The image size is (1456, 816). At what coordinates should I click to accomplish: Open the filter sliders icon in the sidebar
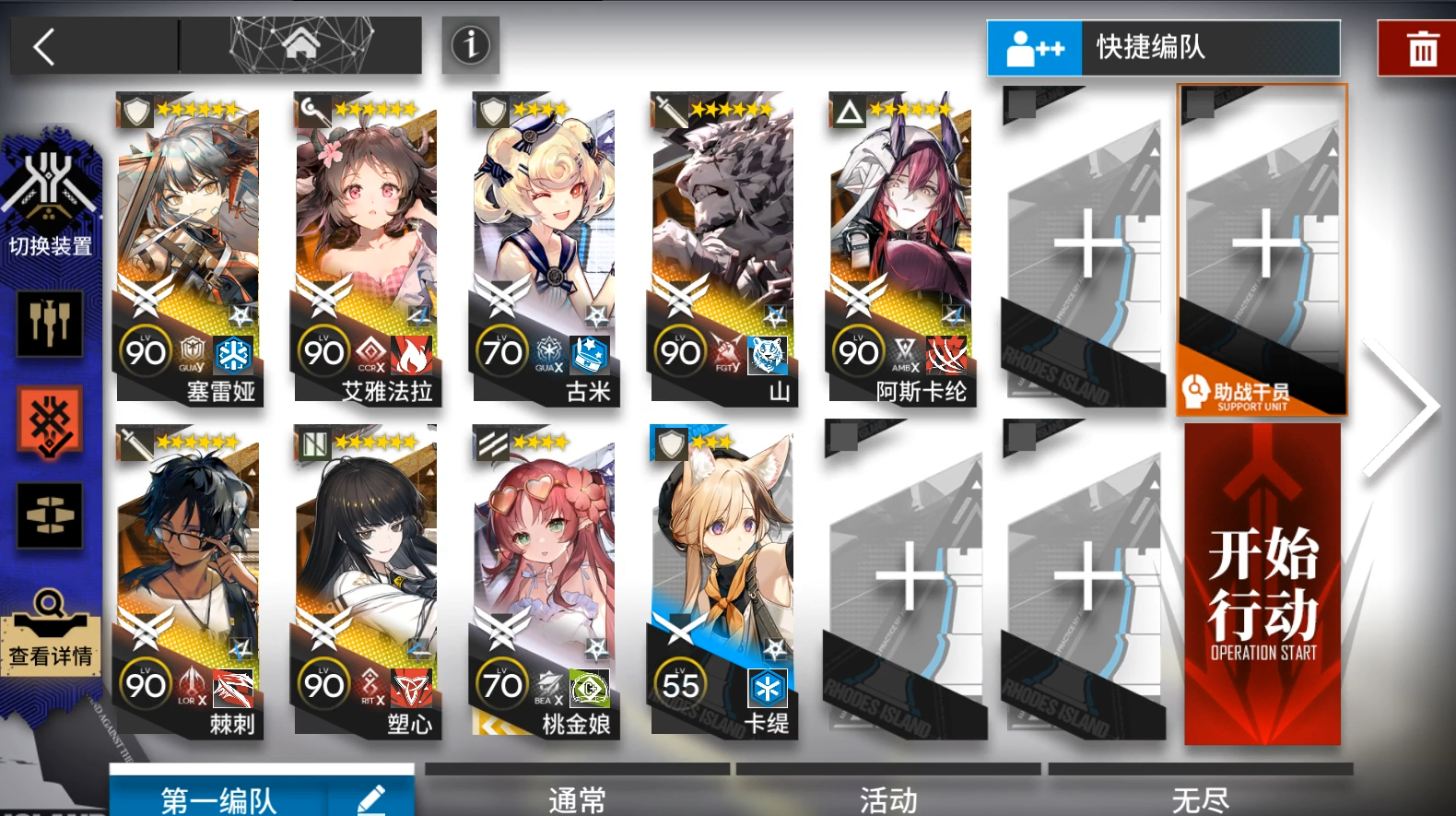point(50,325)
